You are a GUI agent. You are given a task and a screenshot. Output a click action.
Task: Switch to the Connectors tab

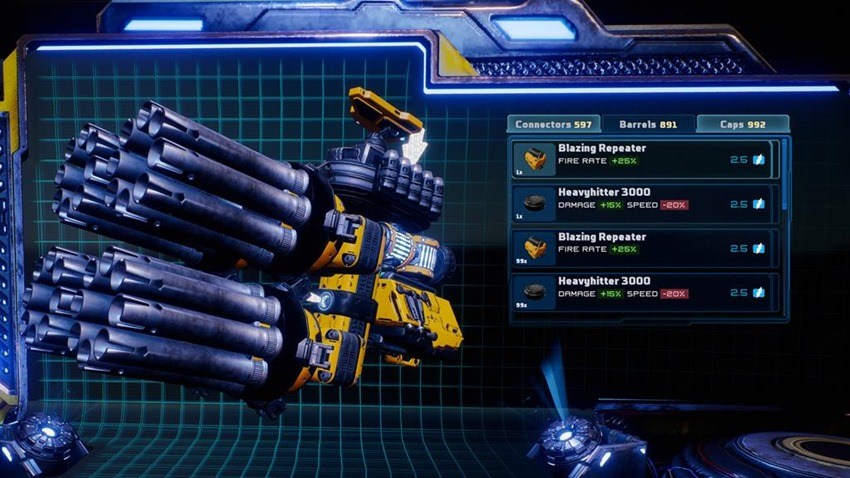(553, 125)
